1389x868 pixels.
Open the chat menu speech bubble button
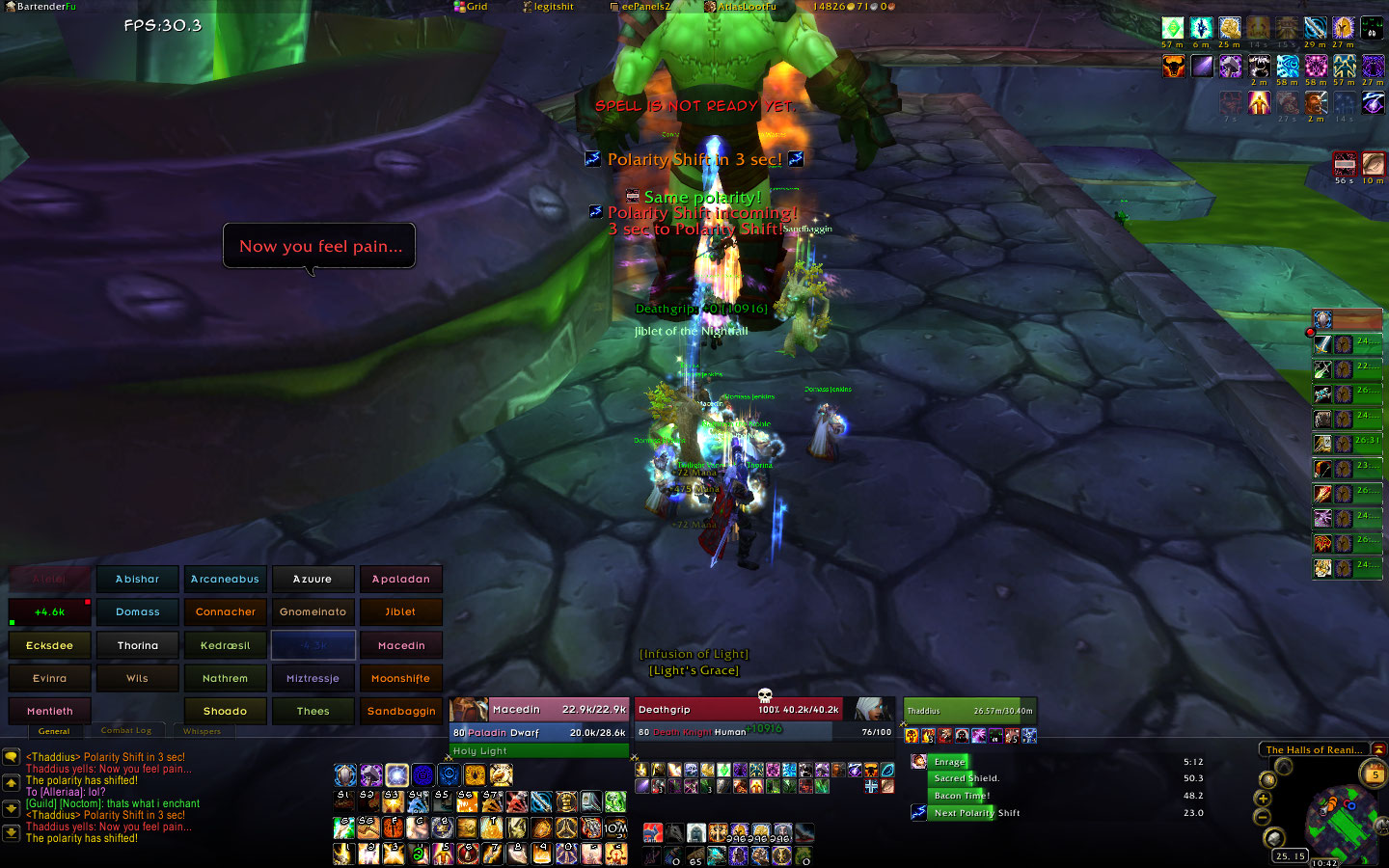coord(12,758)
